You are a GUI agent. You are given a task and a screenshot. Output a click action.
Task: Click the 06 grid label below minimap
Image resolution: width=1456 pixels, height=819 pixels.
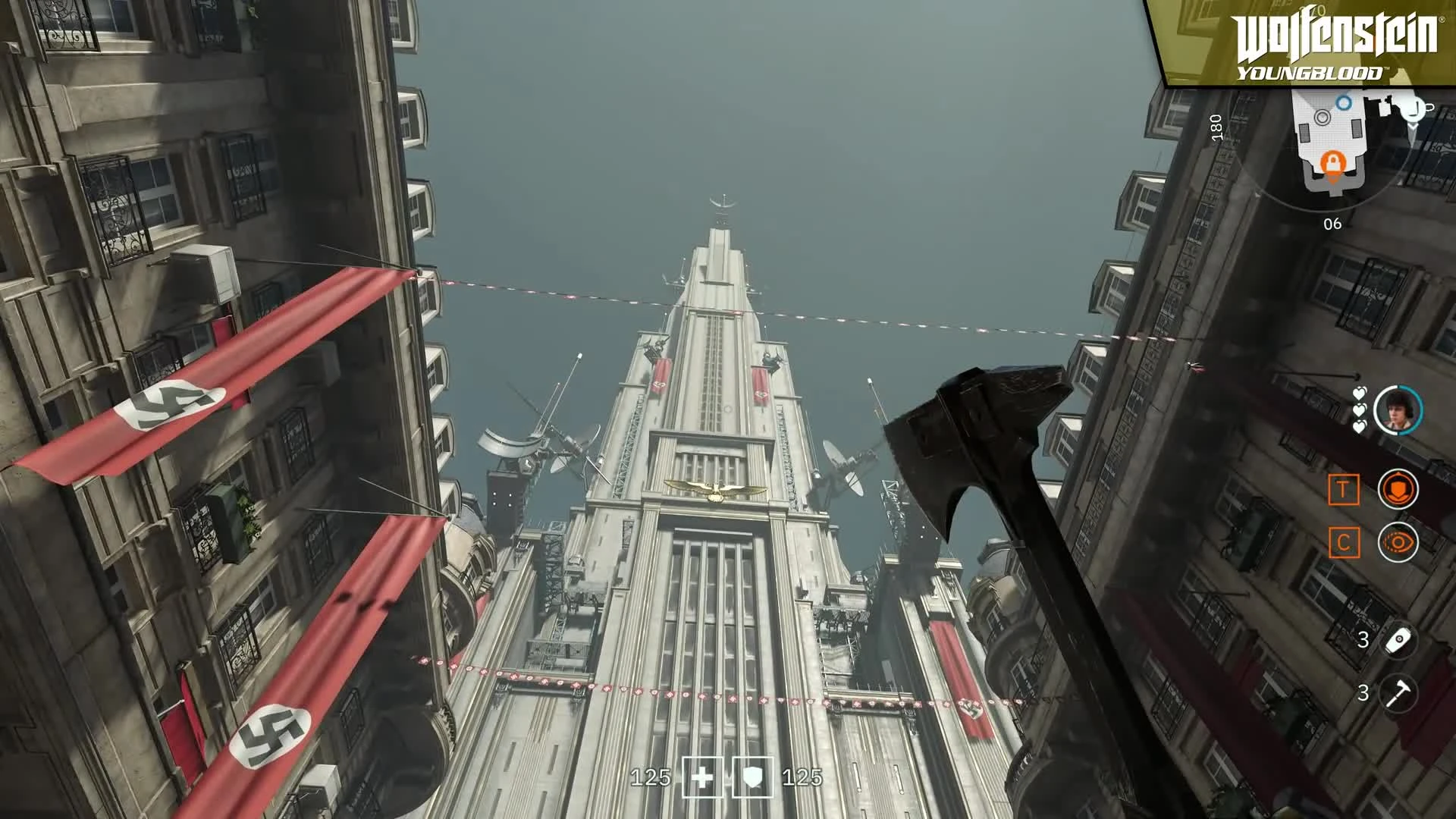1332,223
